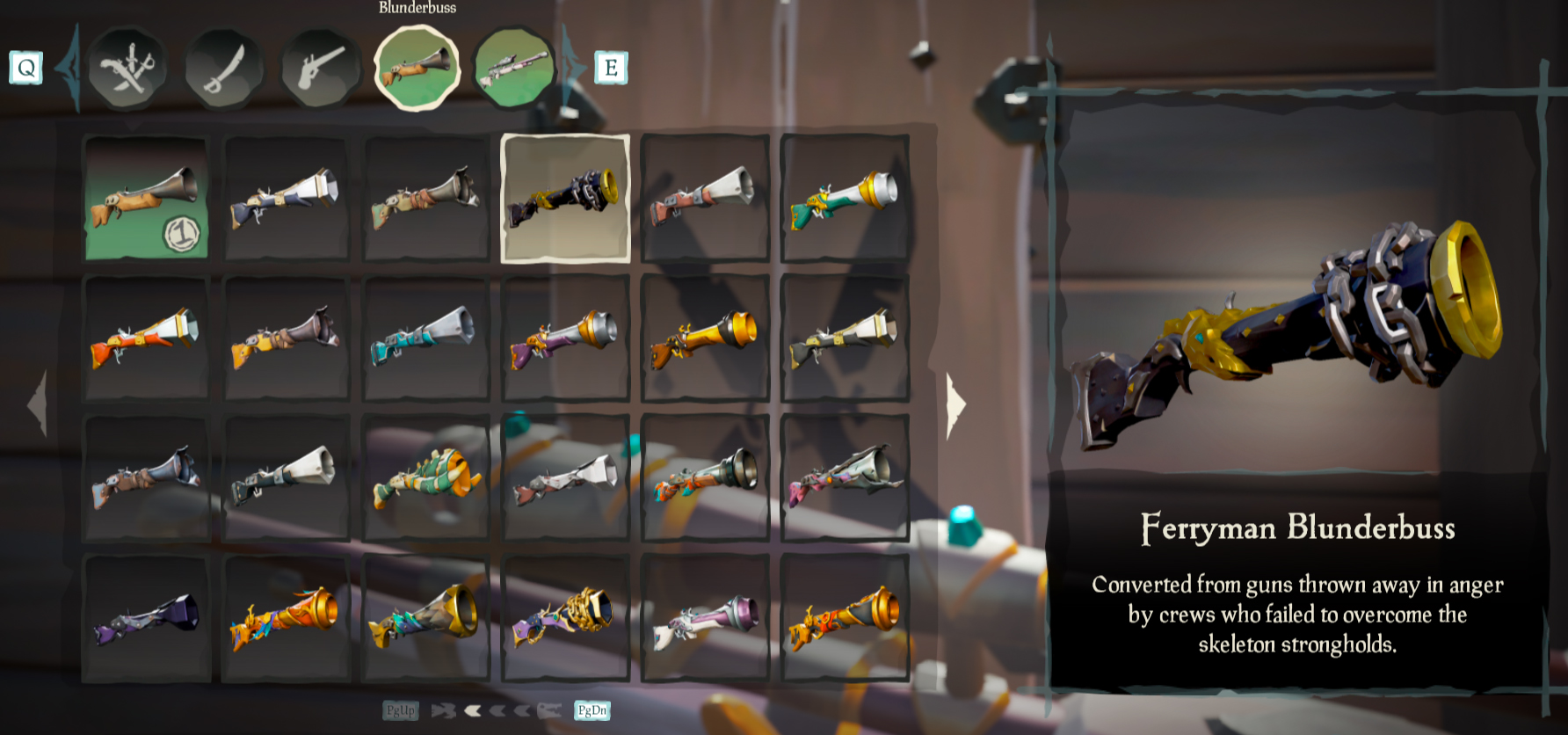
Task: Open the Eye of Reach rifle category
Action: click(514, 70)
